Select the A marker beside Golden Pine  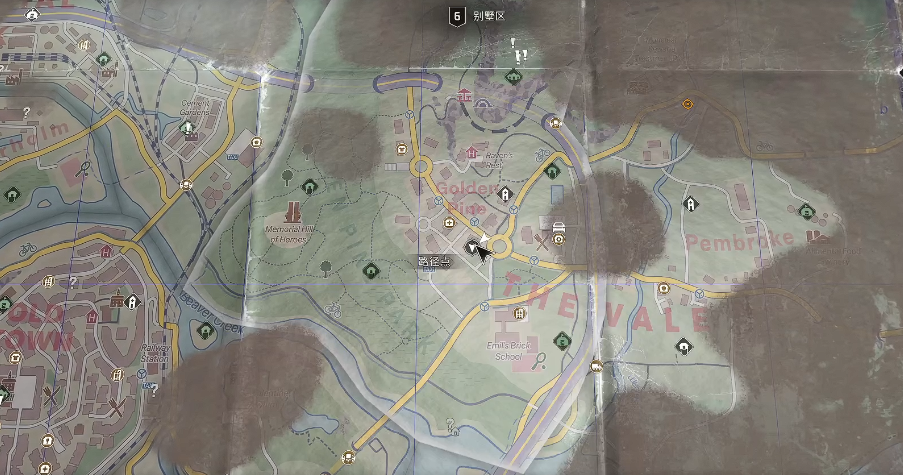(506, 193)
